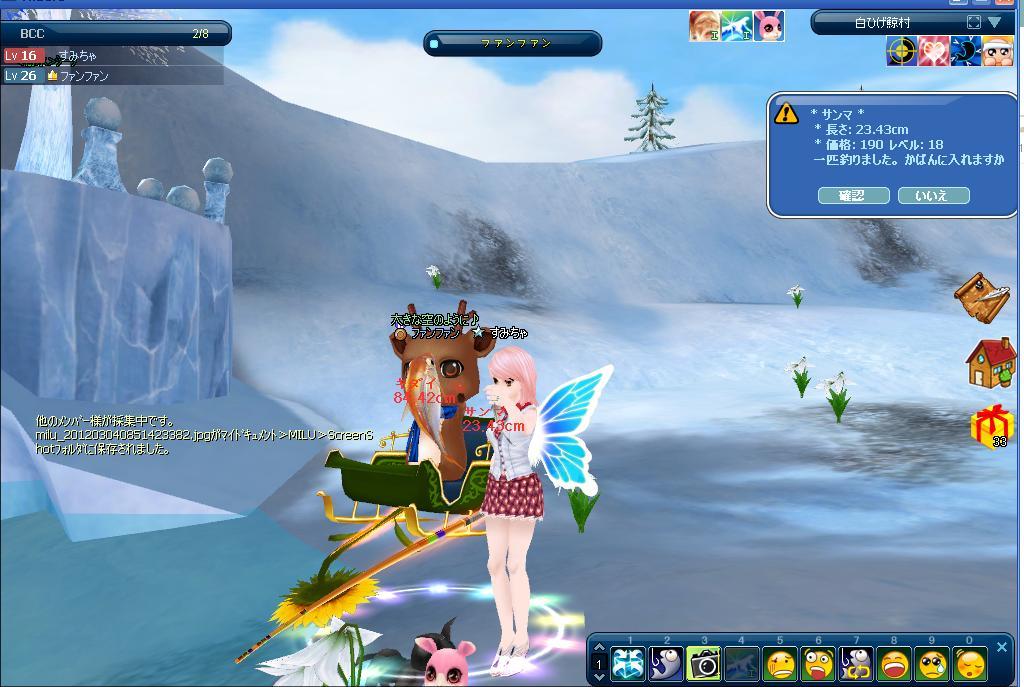
Task: Decline with the いいえ button
Action: click(x=933, y=196)
